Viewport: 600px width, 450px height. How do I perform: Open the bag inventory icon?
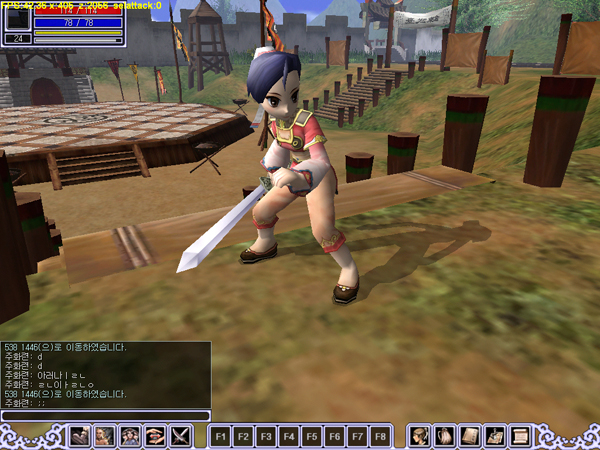tap(445, 436)
